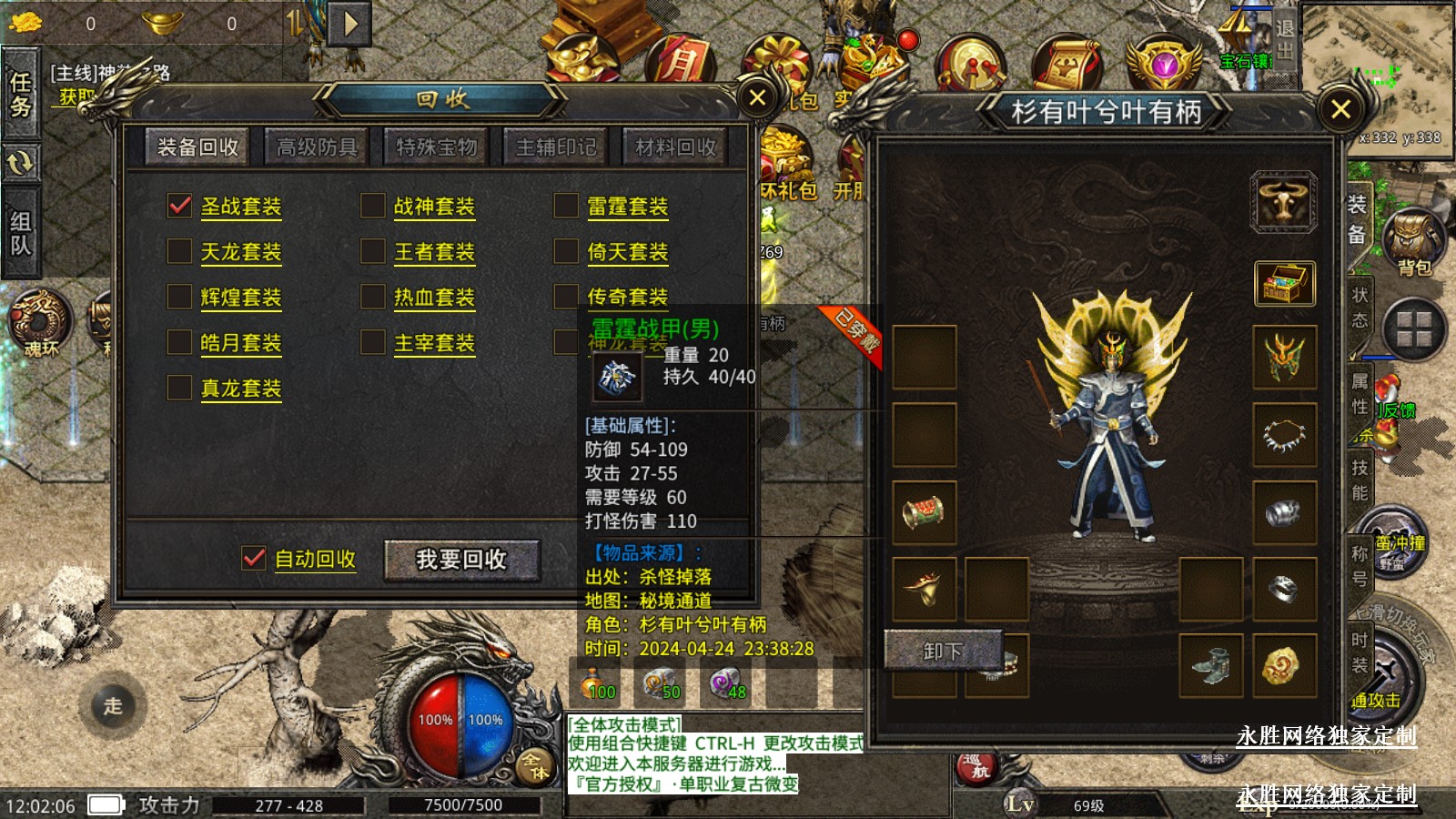The image size is (1456, 819).
Task: Select the equipped helmet slot
Action: point(1284,357)
